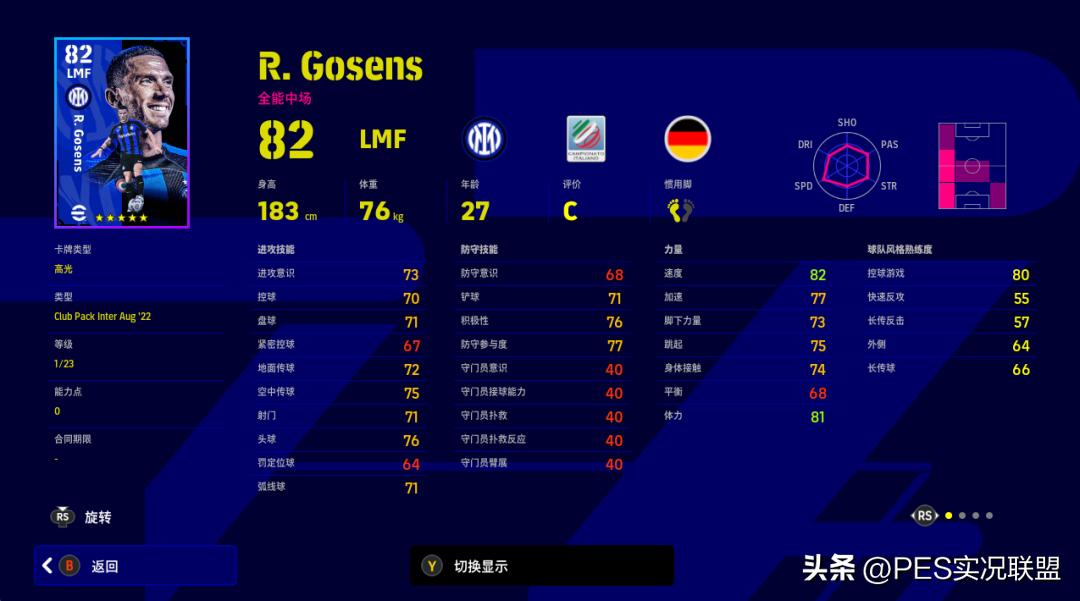
Task: Select the yellow active page dot
Action: click(948, 516)
